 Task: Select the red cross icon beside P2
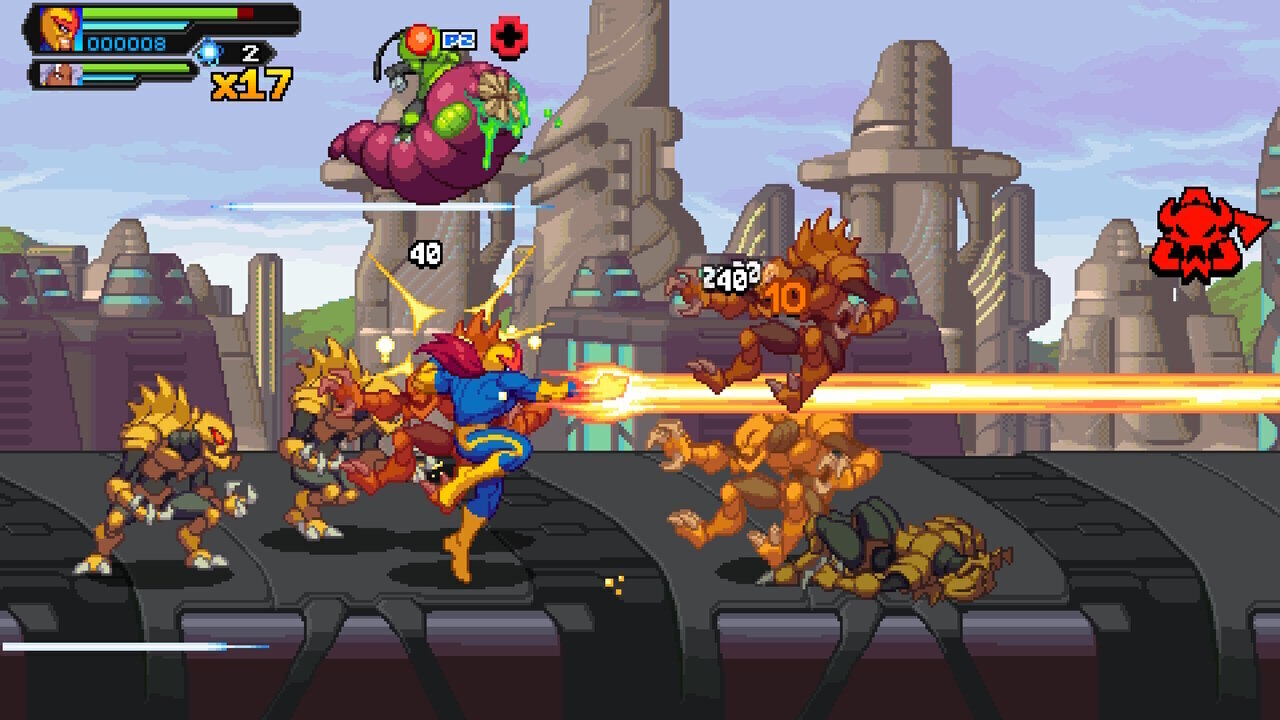[x=510, y=38]
